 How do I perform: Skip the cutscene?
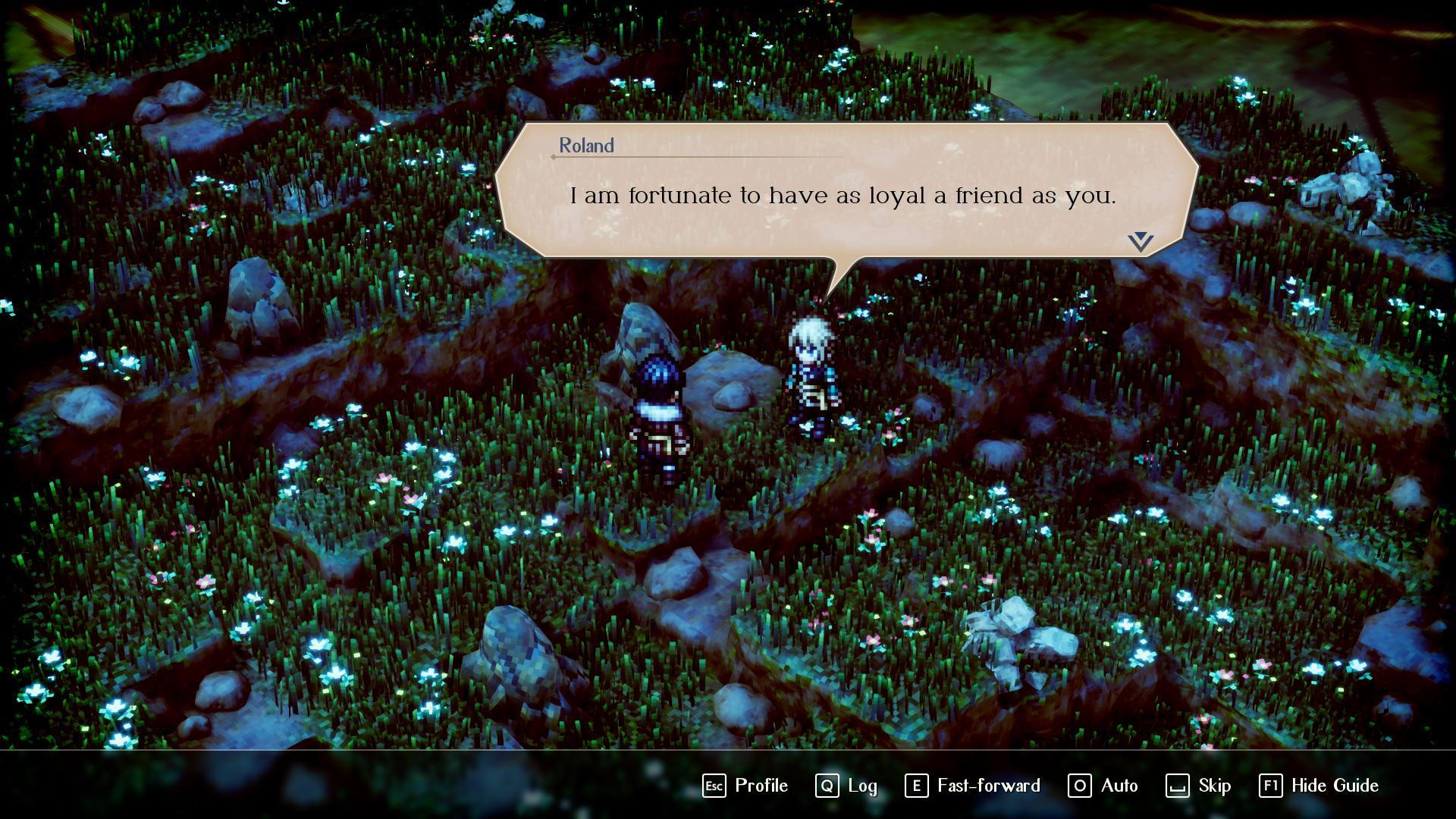tap(1198, 786)
